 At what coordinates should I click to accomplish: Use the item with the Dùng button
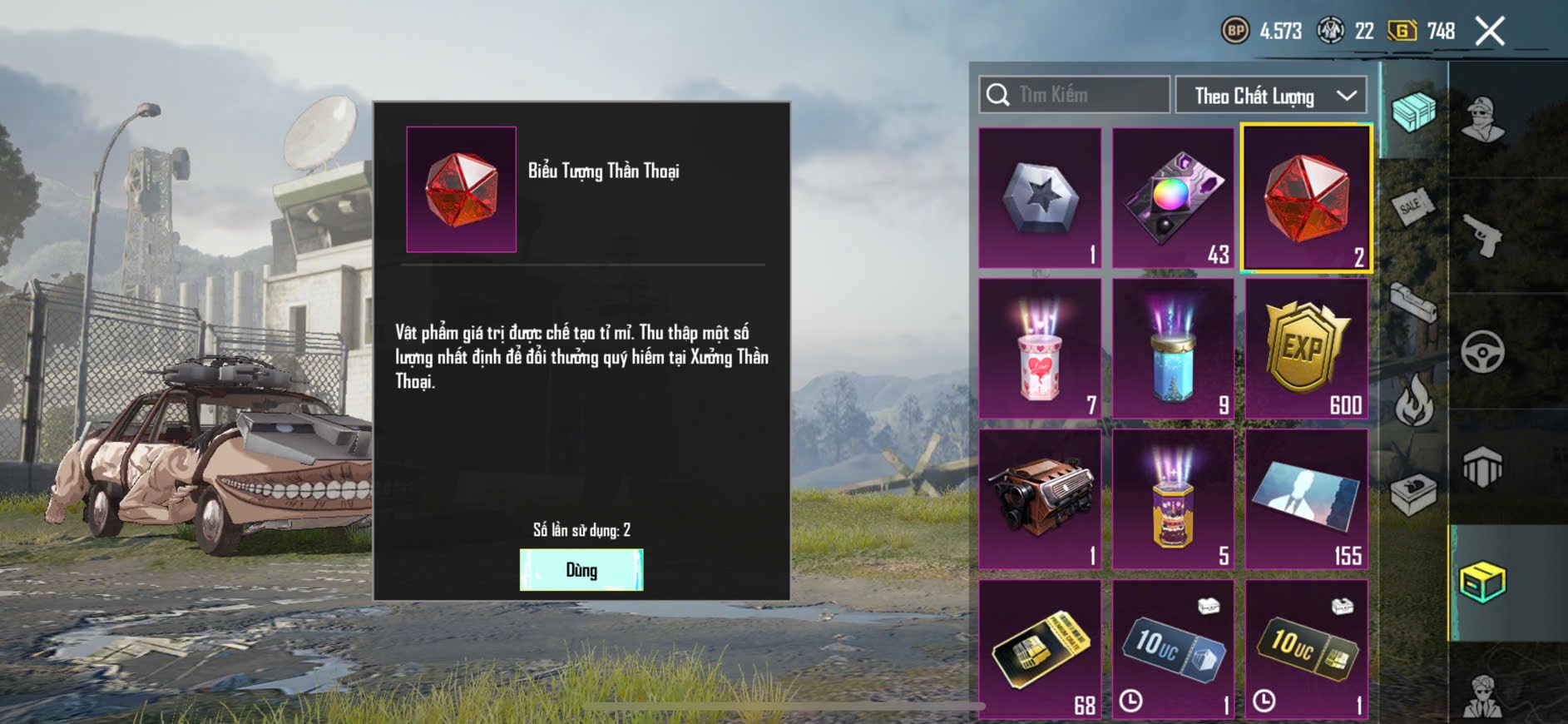coord(581,570)
